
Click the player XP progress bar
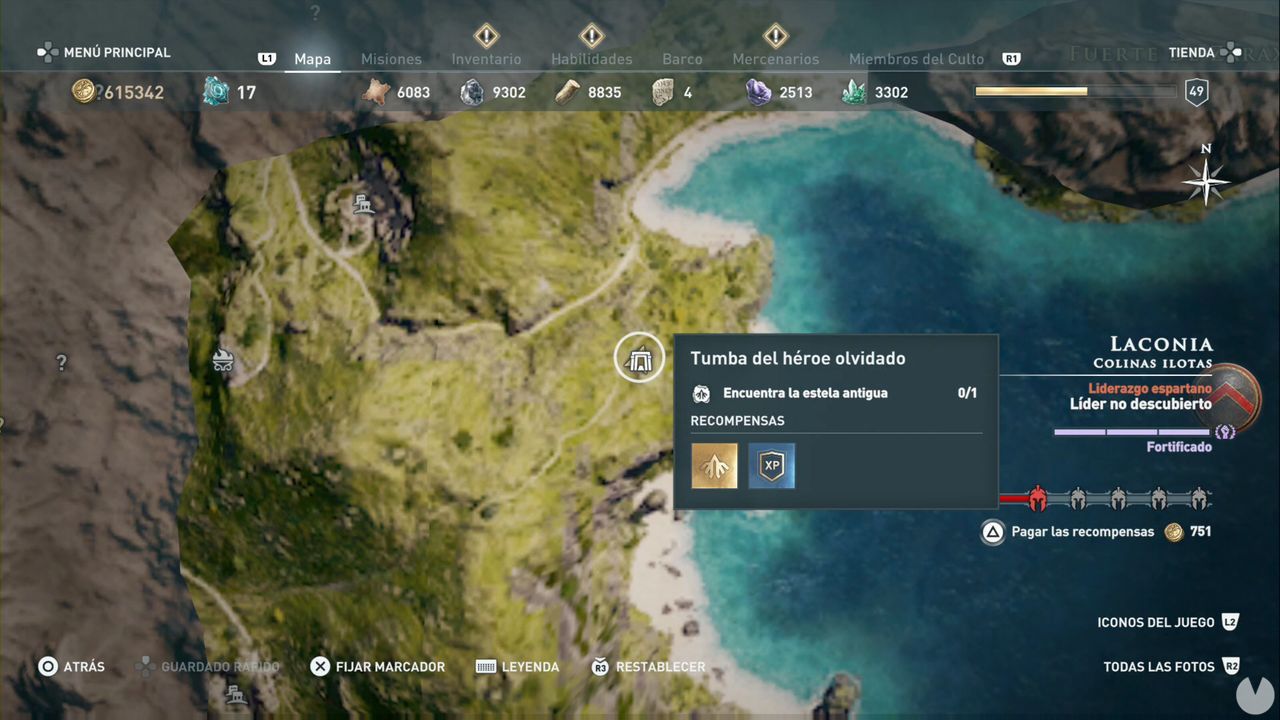pyautogui.click(x=1075, y=90)
